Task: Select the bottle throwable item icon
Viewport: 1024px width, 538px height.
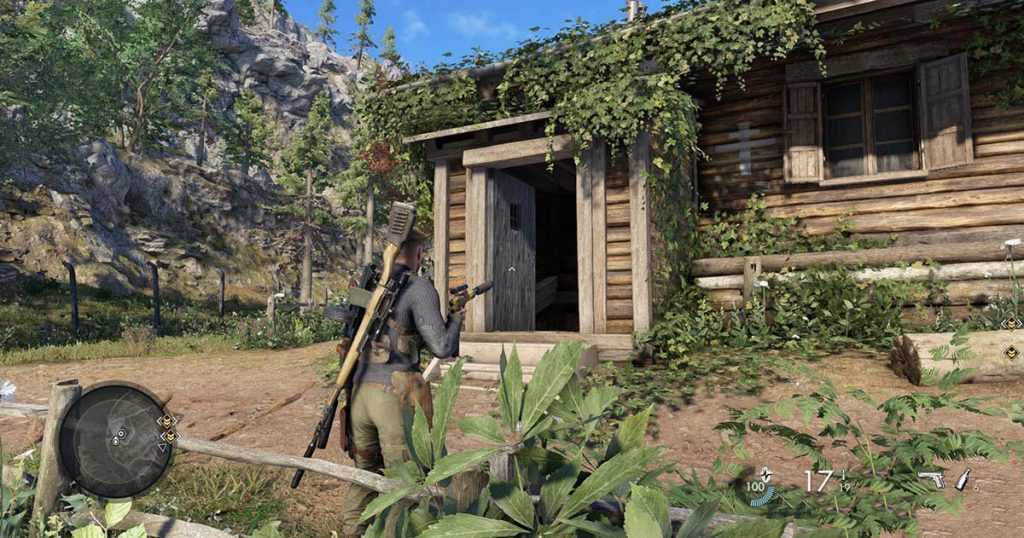Action: coord(963,479)
